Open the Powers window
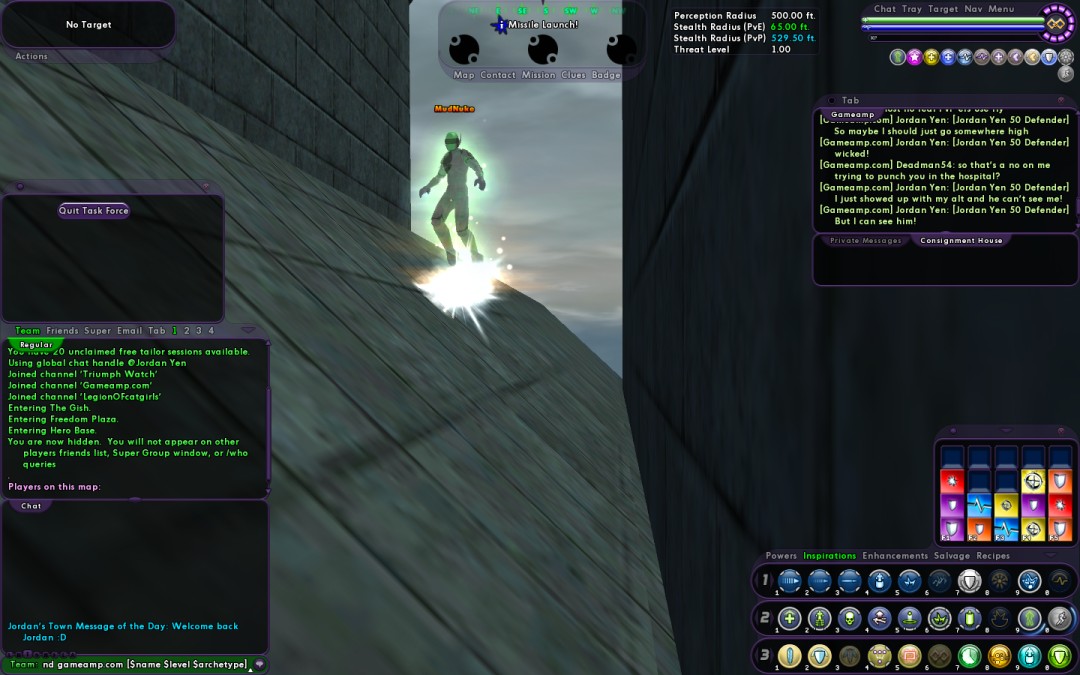1080x675 pixels. coord(781,556)
